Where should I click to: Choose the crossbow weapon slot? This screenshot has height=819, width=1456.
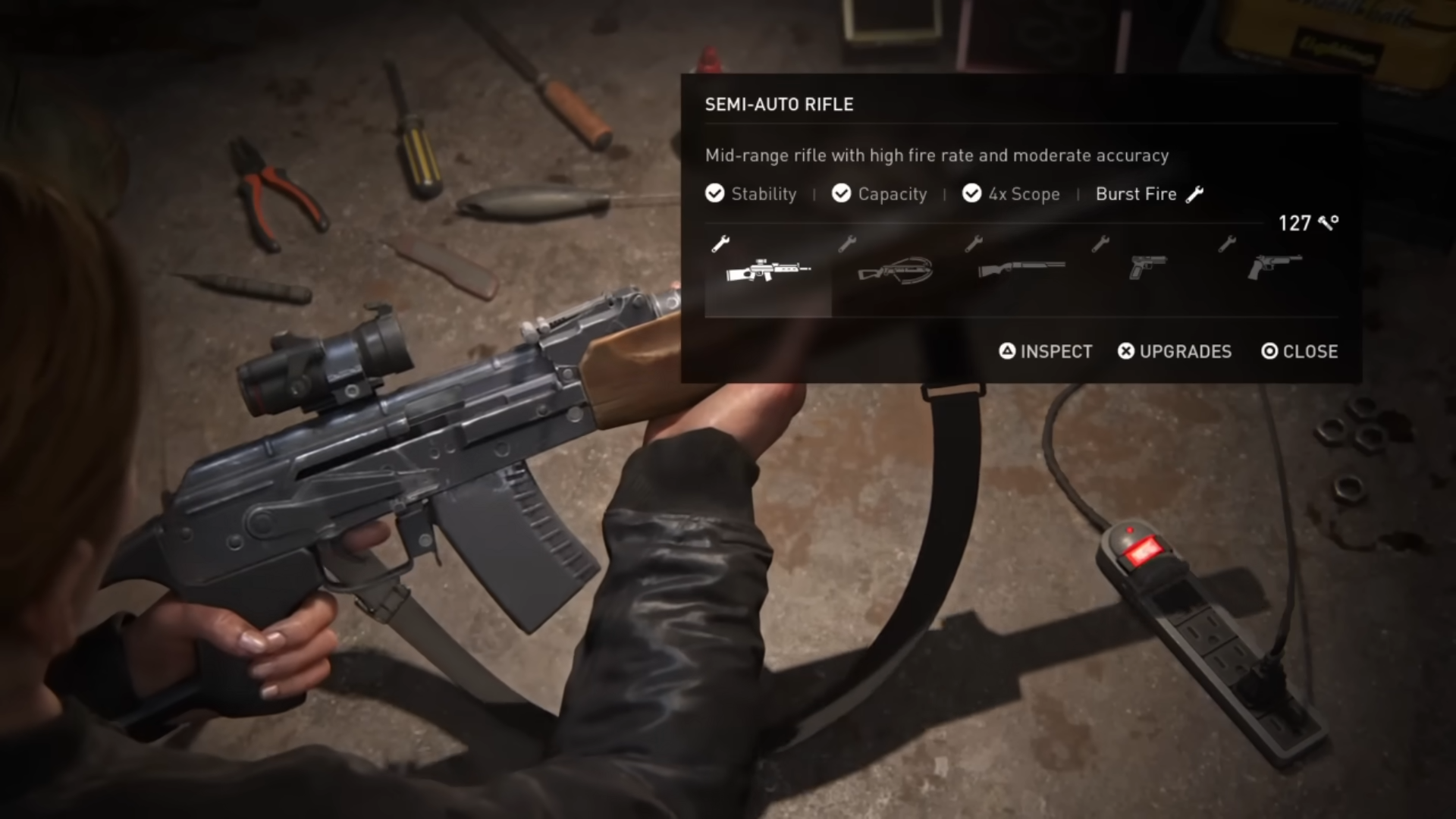point(895,271)
